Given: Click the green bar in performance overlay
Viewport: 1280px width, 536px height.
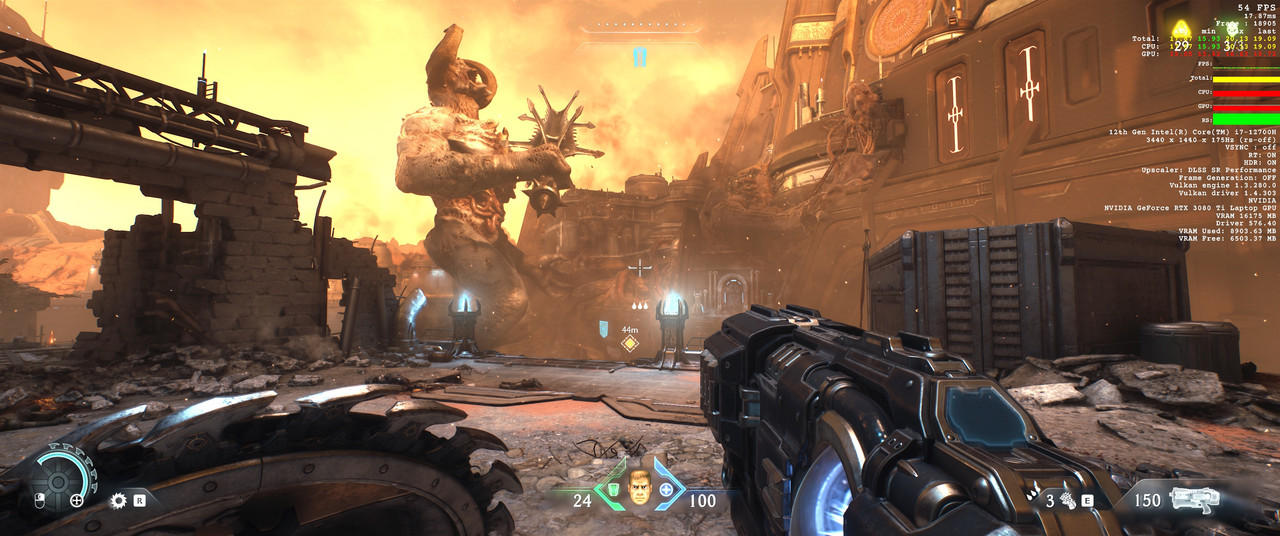Looking at the screenshot, I should coord(1245,119).
